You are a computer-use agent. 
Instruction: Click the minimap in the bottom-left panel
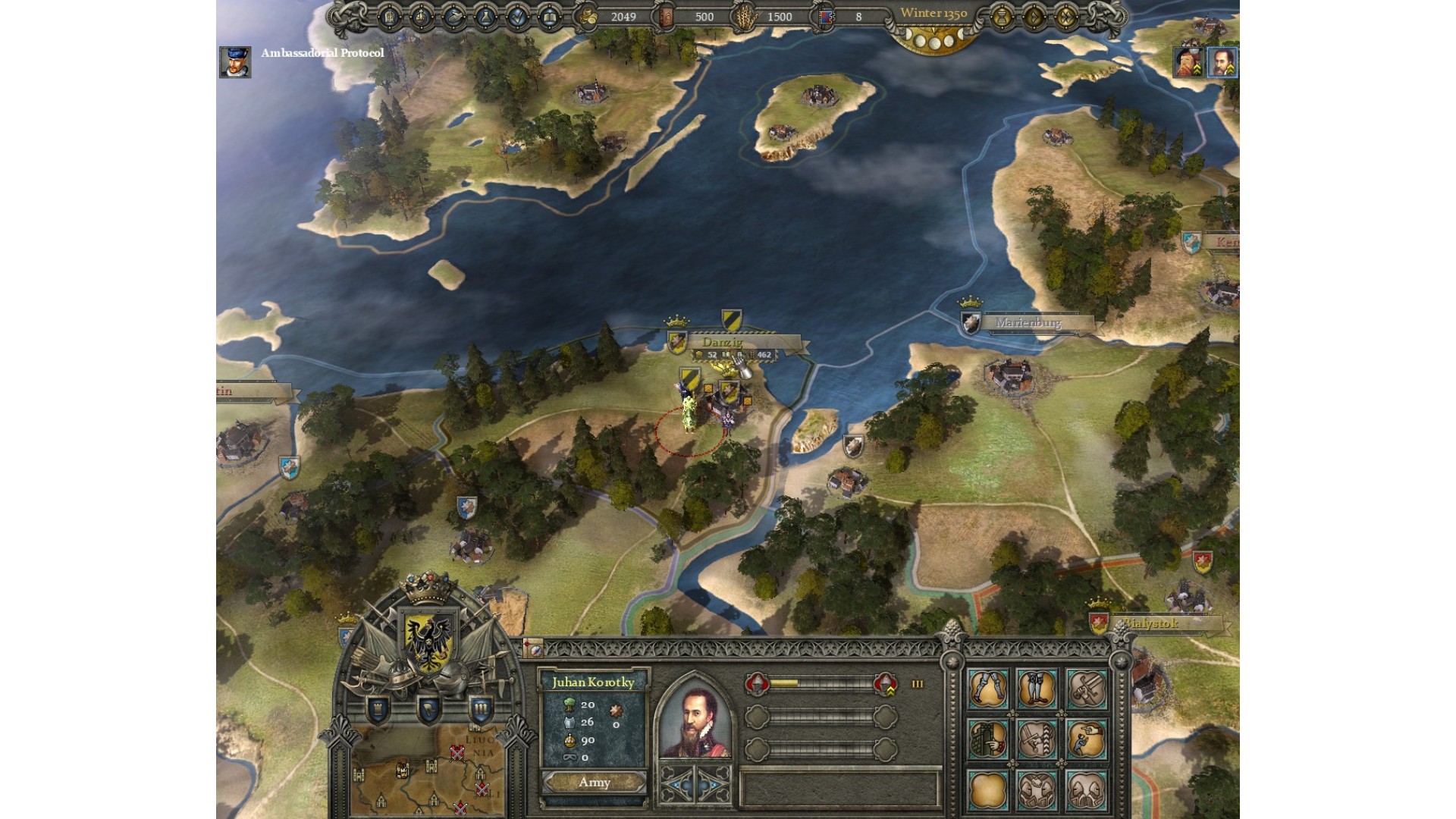430,772
